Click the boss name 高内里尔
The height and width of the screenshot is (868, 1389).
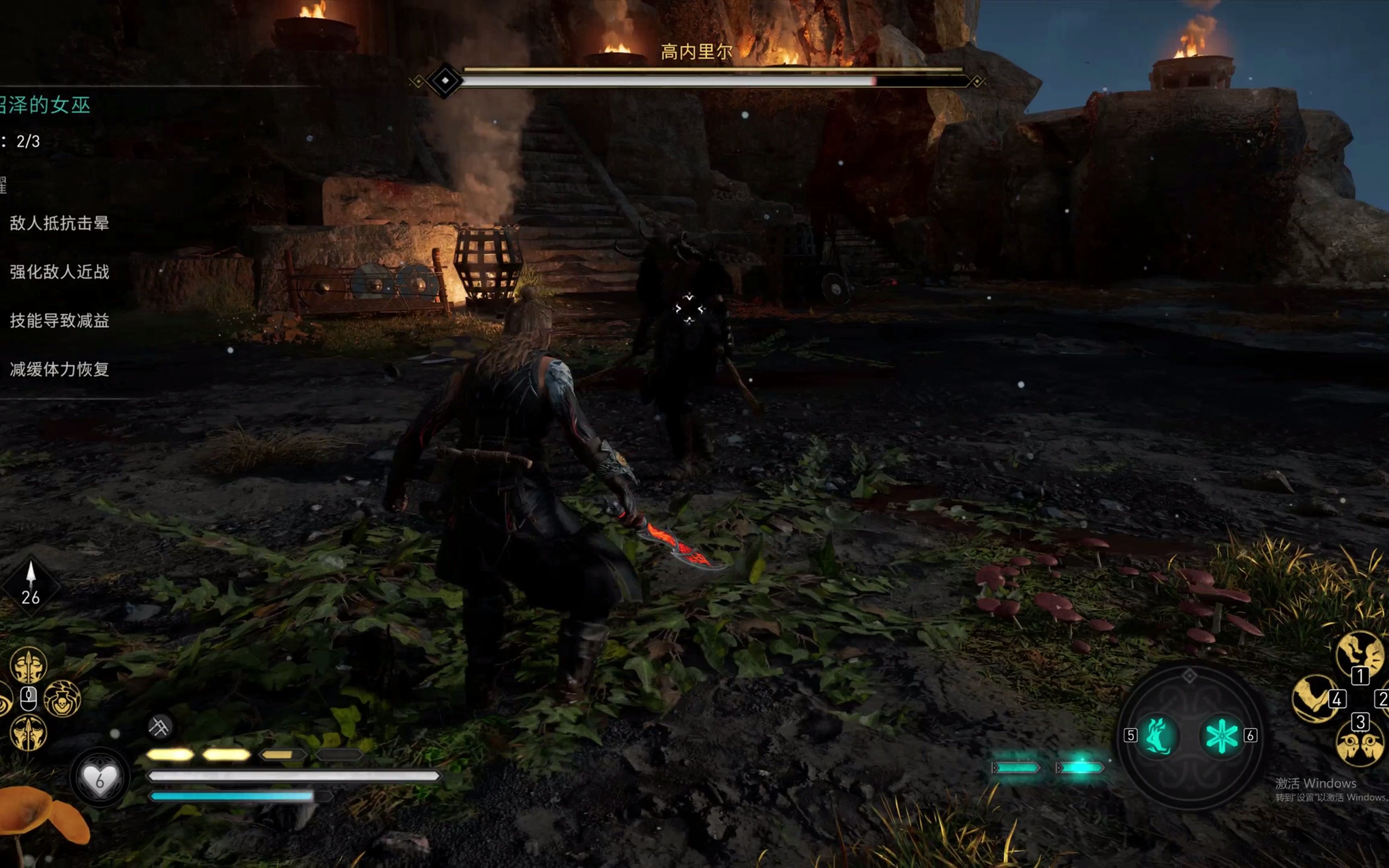(696, 52)
